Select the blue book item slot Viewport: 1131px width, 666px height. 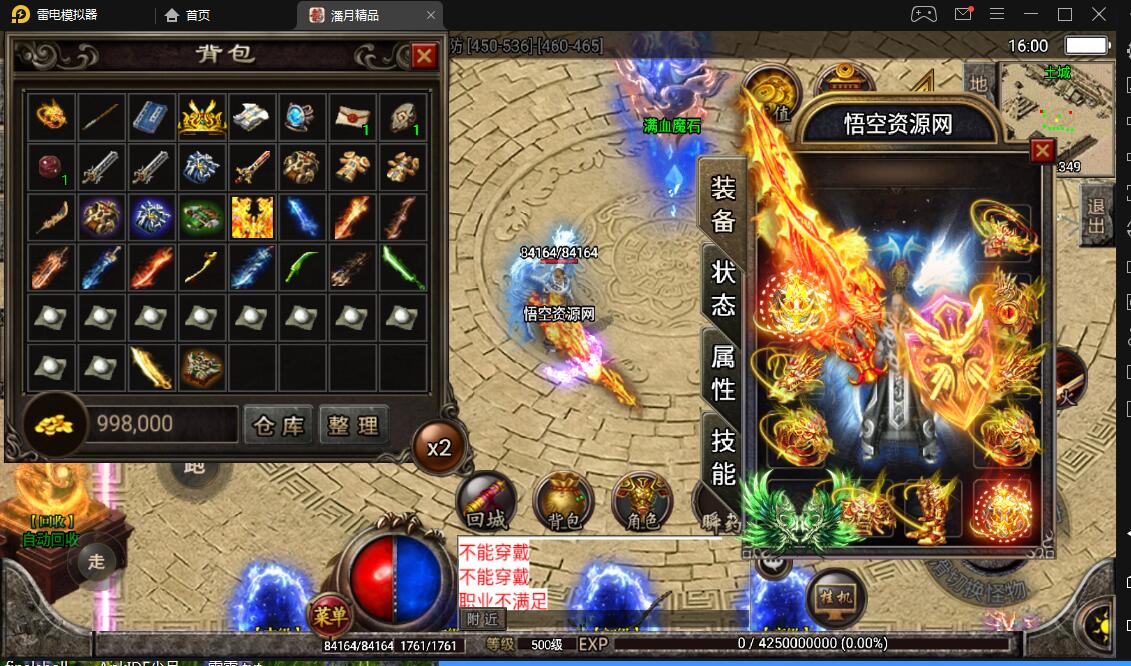[x=151, y=117]
